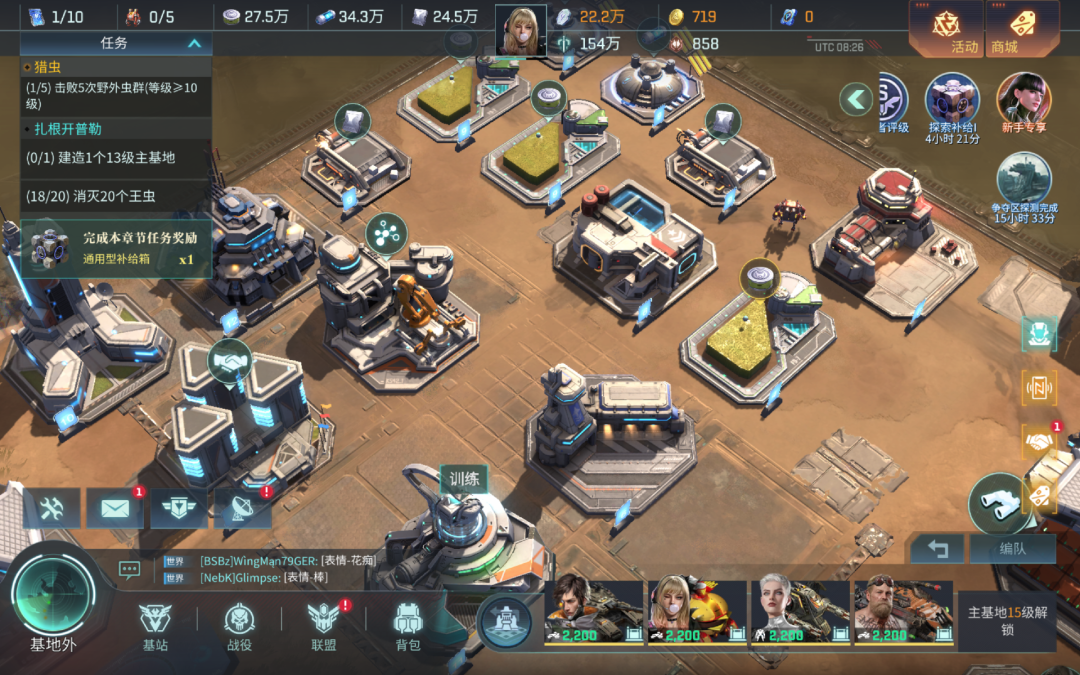The width and height of the screenshot is (1080, 675).
Task: Open the 联盟 alliance menu
Action: pos(323,627)
